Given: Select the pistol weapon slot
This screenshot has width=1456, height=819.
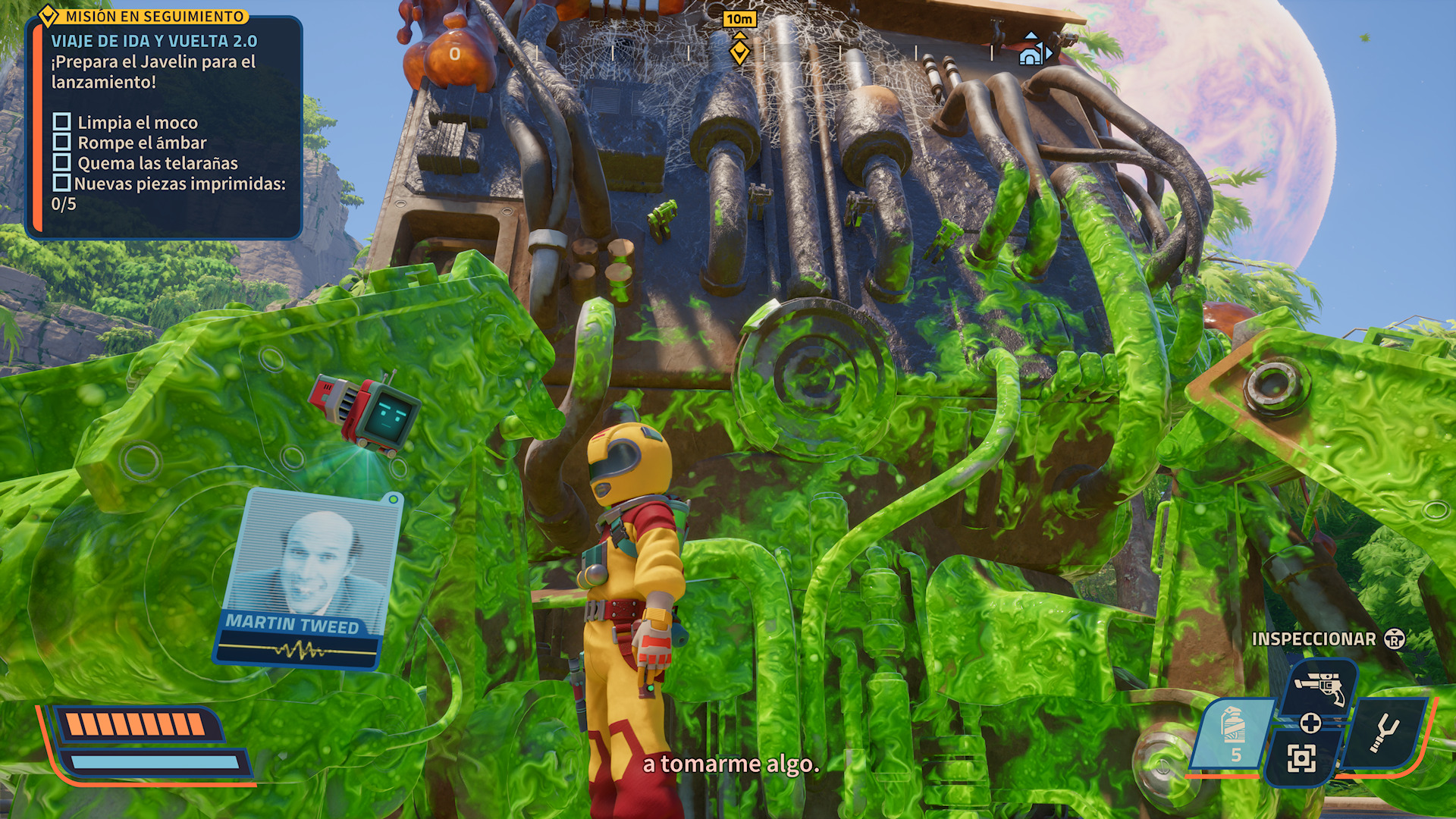Looking at the screenshot, I should (x=1319, y=687).
